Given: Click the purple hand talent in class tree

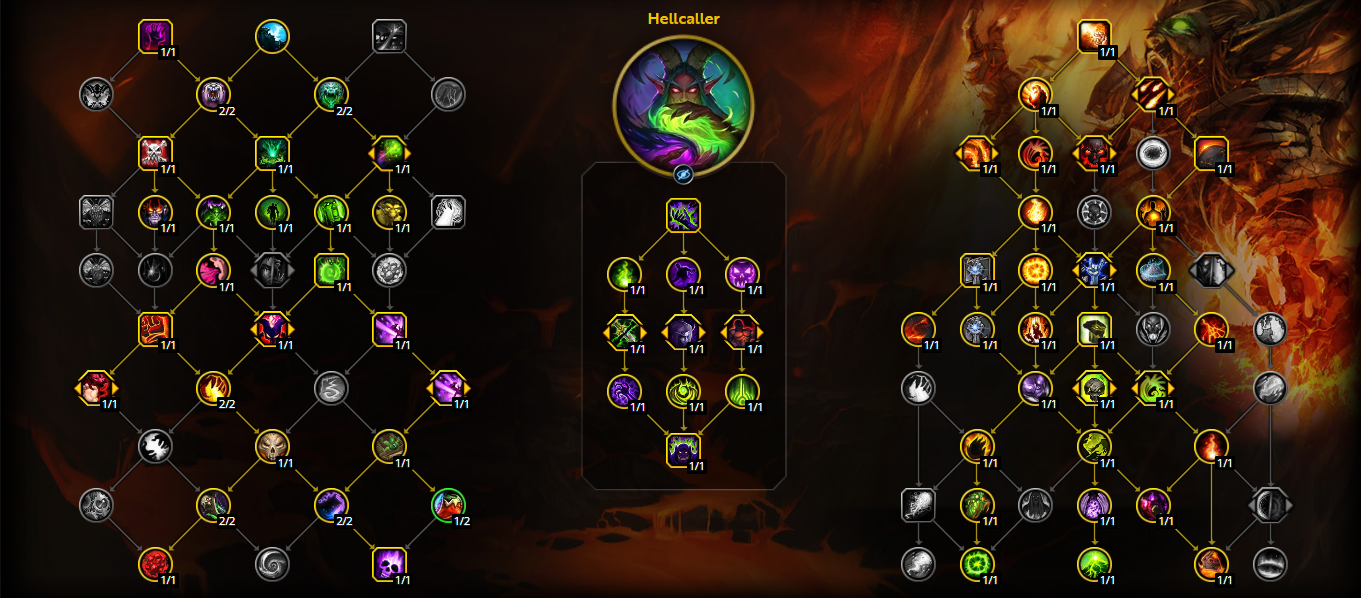Looking at the screenshot, I should click(x=155, y=36).
